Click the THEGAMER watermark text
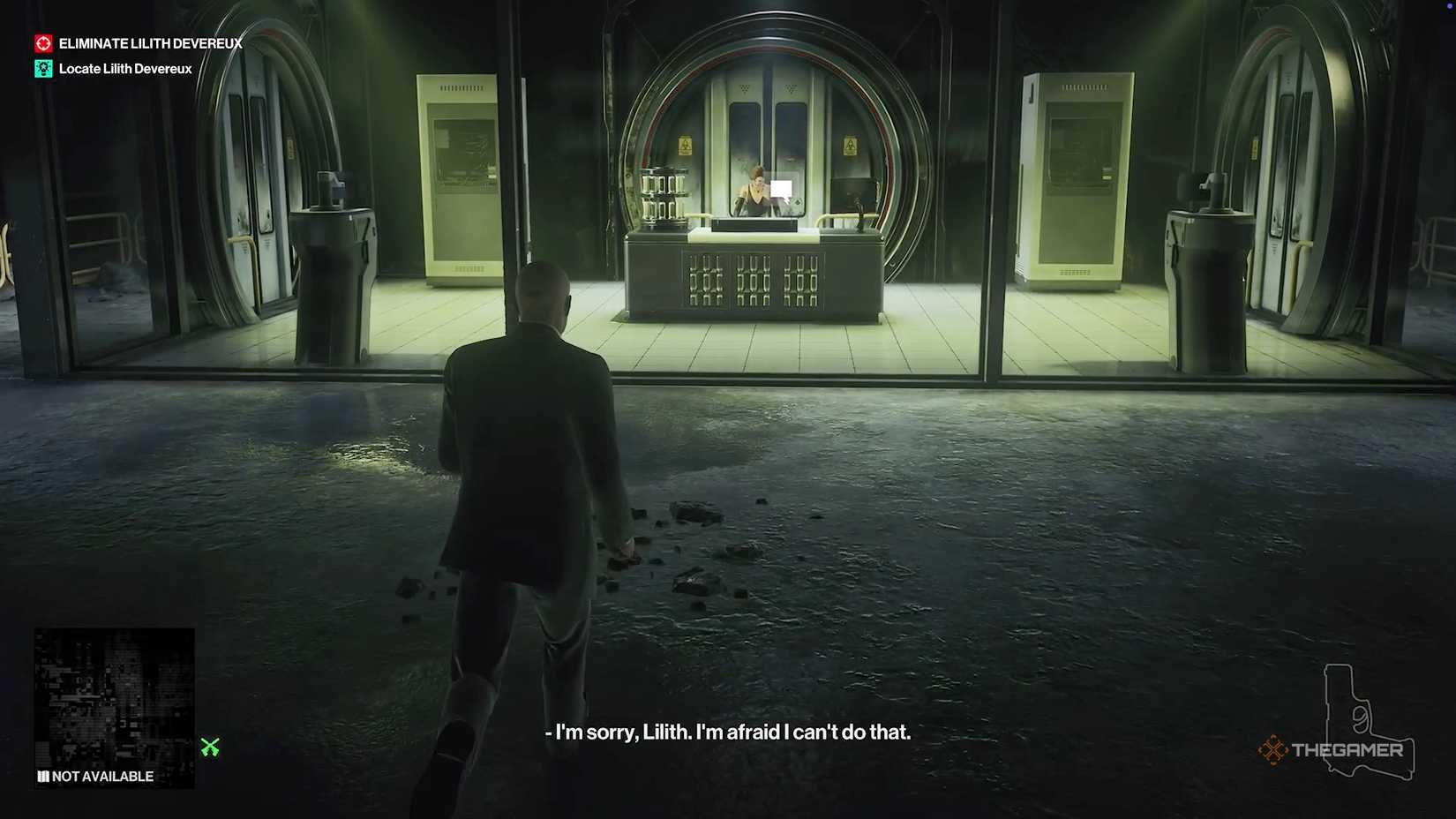The height and width of the screenshot is (819, 1456). (x=1348, y=750)
